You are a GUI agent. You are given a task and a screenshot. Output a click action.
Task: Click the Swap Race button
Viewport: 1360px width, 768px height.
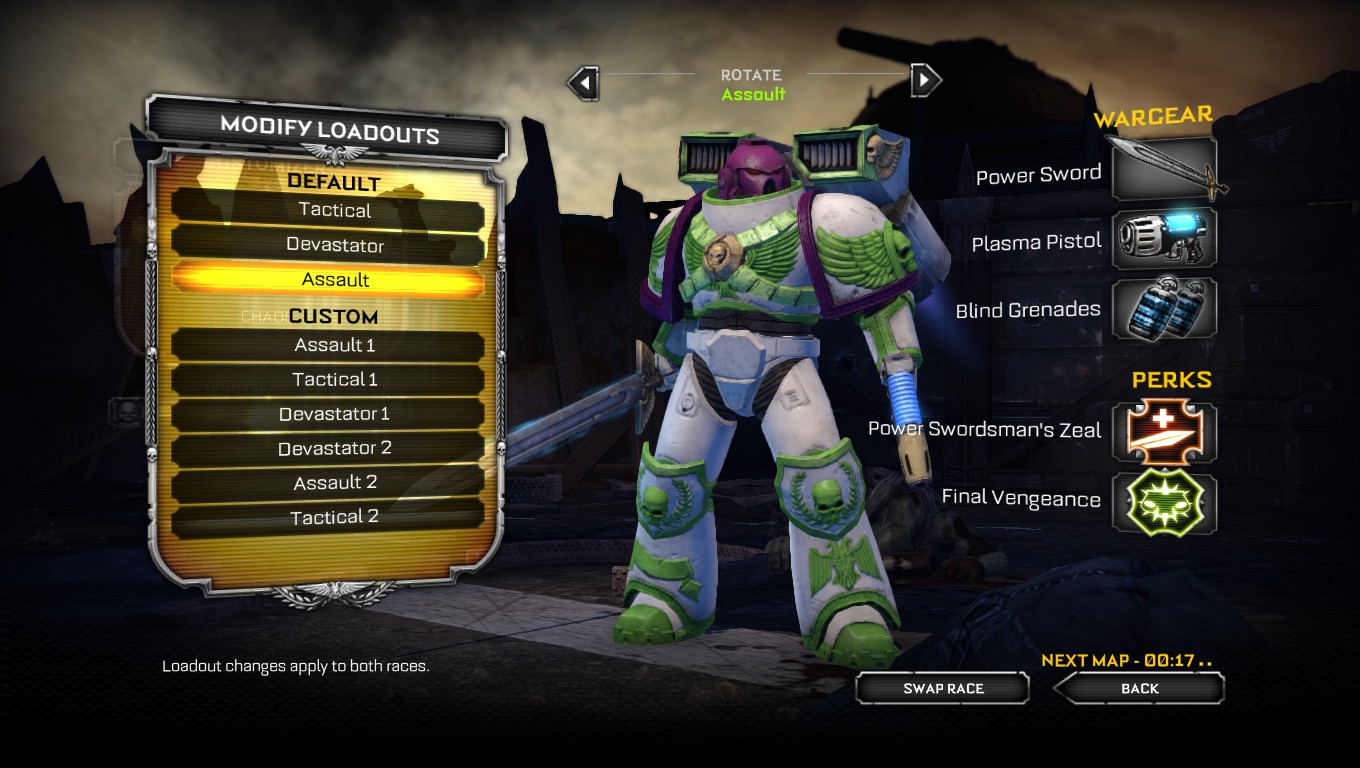tap(943, 688)
